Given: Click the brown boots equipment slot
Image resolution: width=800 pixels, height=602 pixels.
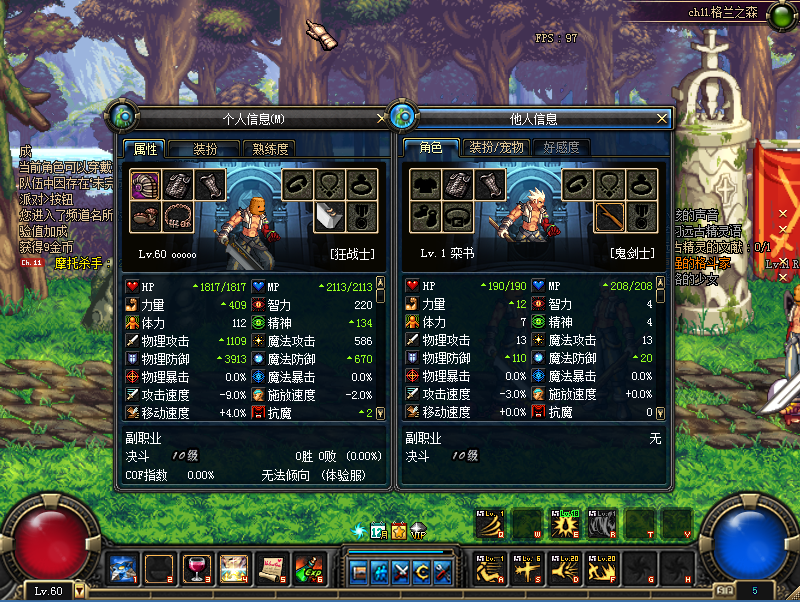Looking at the screenshot, I should 146,215.
